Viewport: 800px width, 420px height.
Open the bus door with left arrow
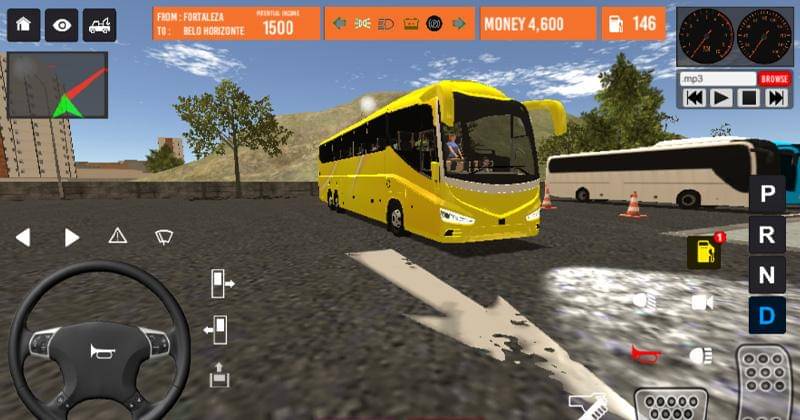(x=215, y=328)
